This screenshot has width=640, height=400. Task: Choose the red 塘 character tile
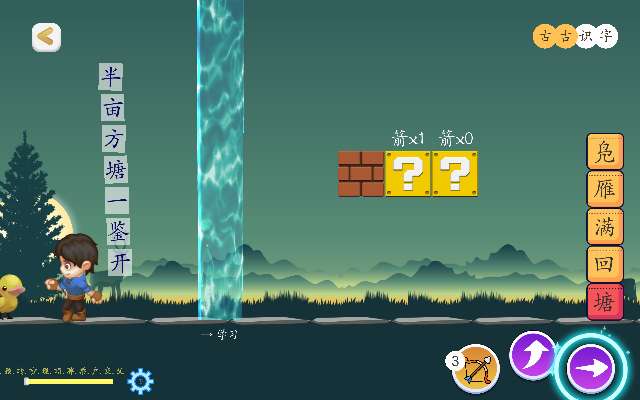coord(604,300)
